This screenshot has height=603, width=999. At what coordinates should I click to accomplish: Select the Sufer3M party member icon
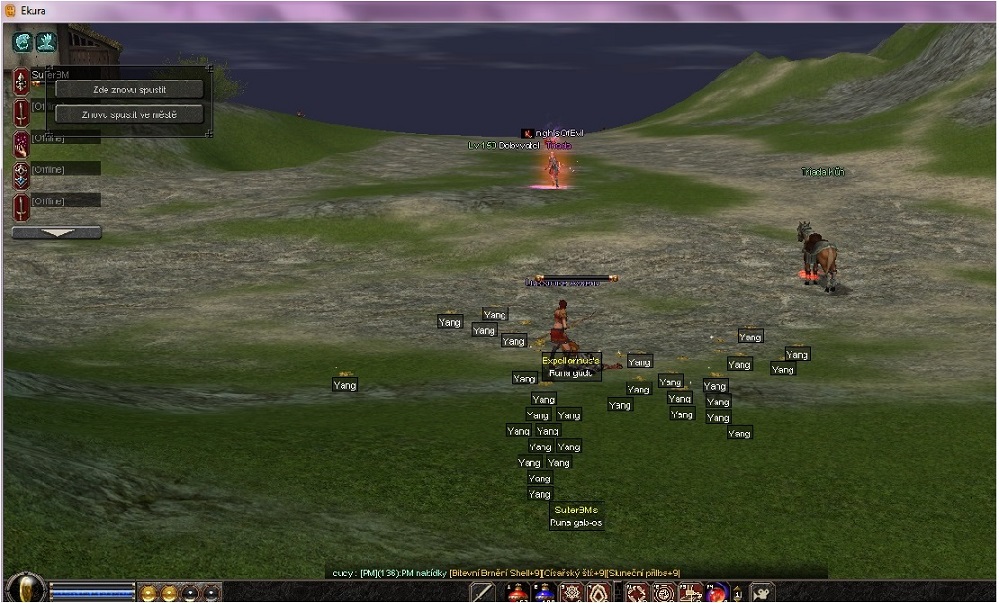[x=21, y=81]
